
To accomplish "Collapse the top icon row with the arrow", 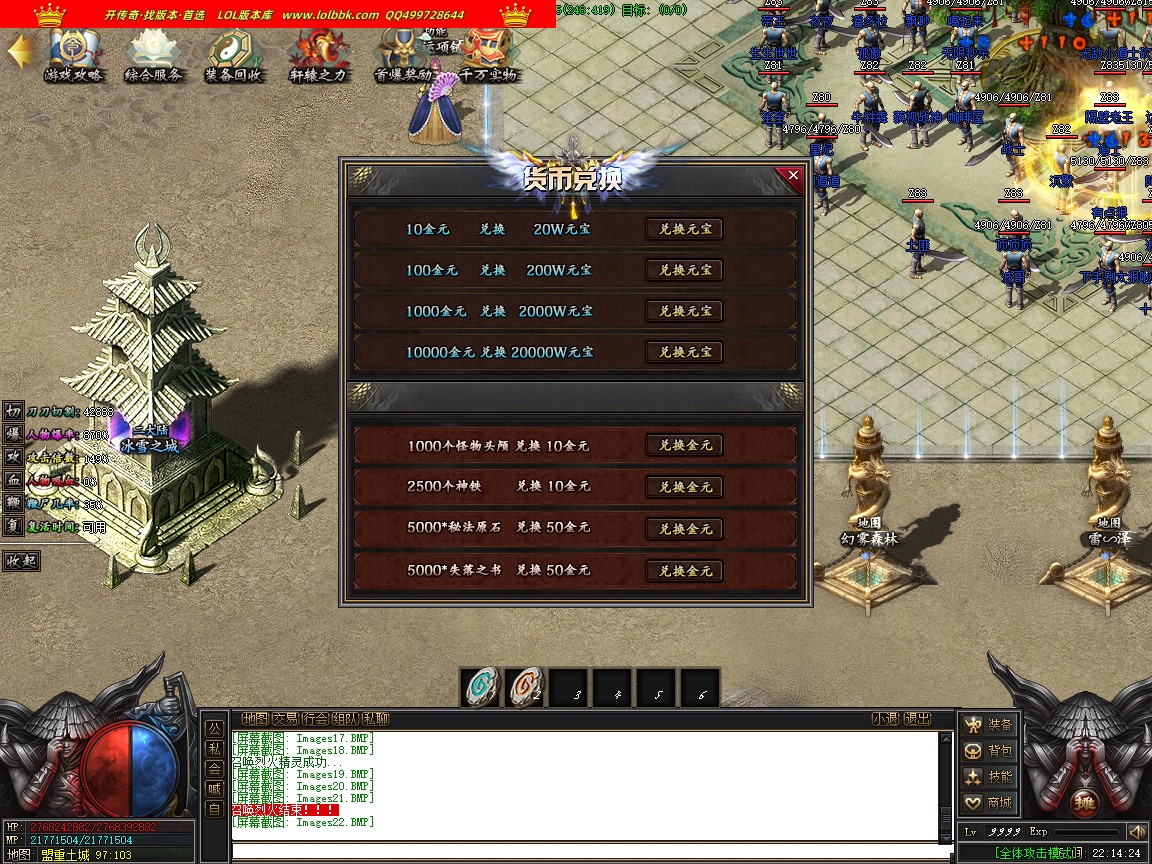I will coord(18,53).
